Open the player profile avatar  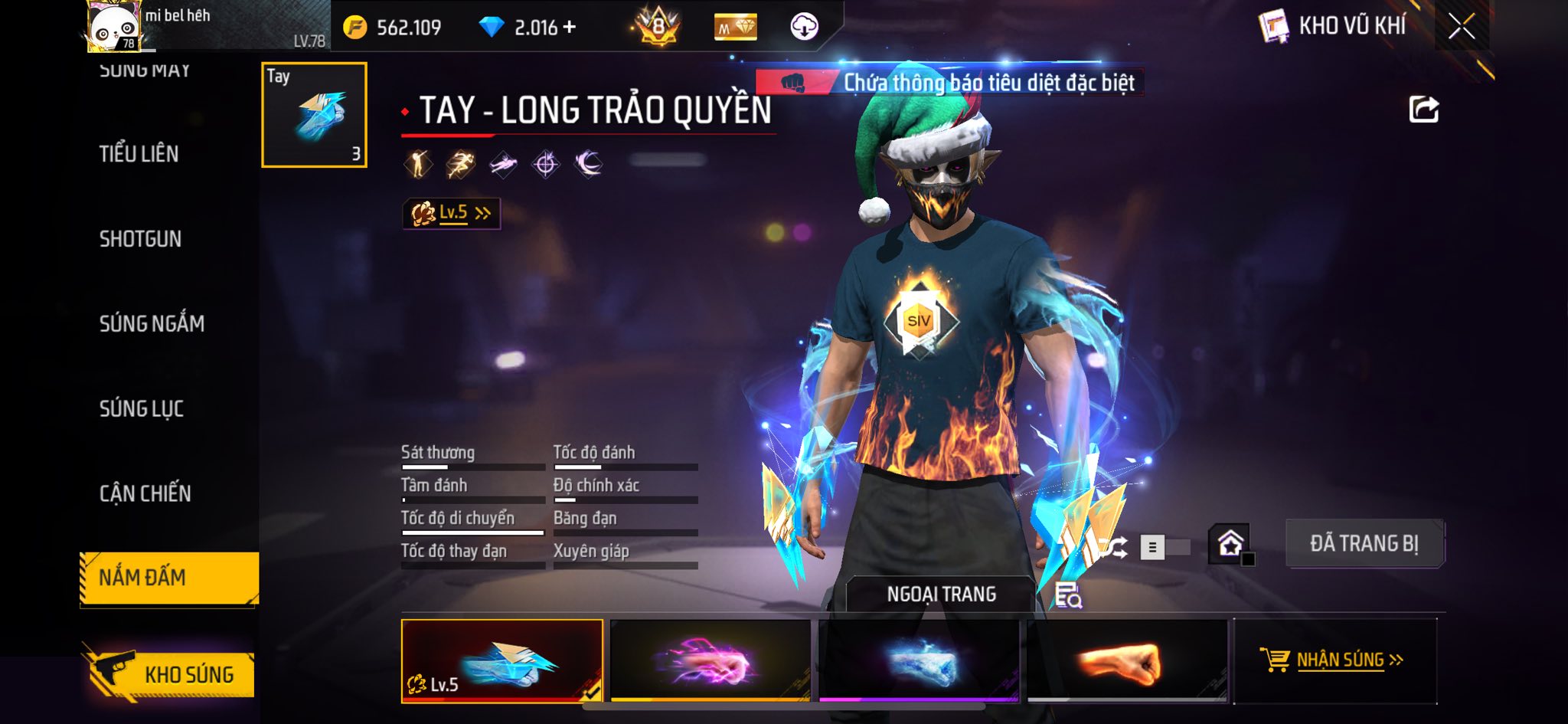113,27
